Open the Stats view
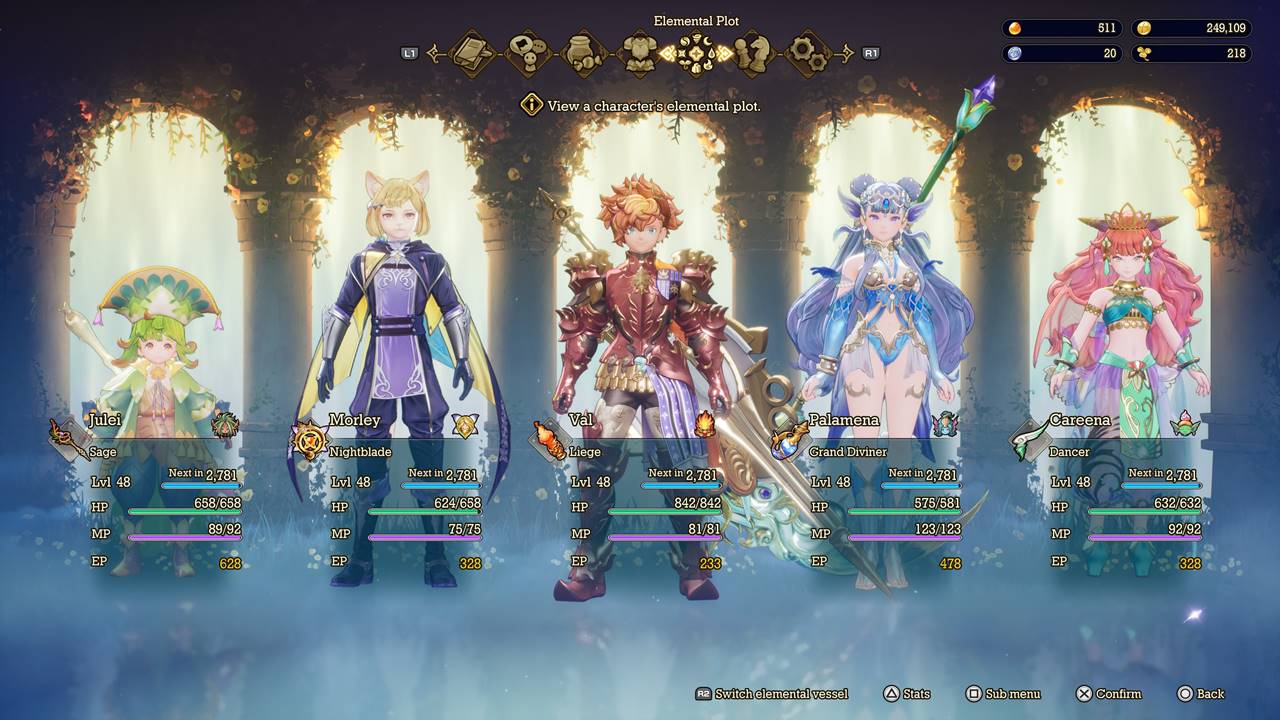The height and width of the screenshot is (720, 1280). click(906, 694)
